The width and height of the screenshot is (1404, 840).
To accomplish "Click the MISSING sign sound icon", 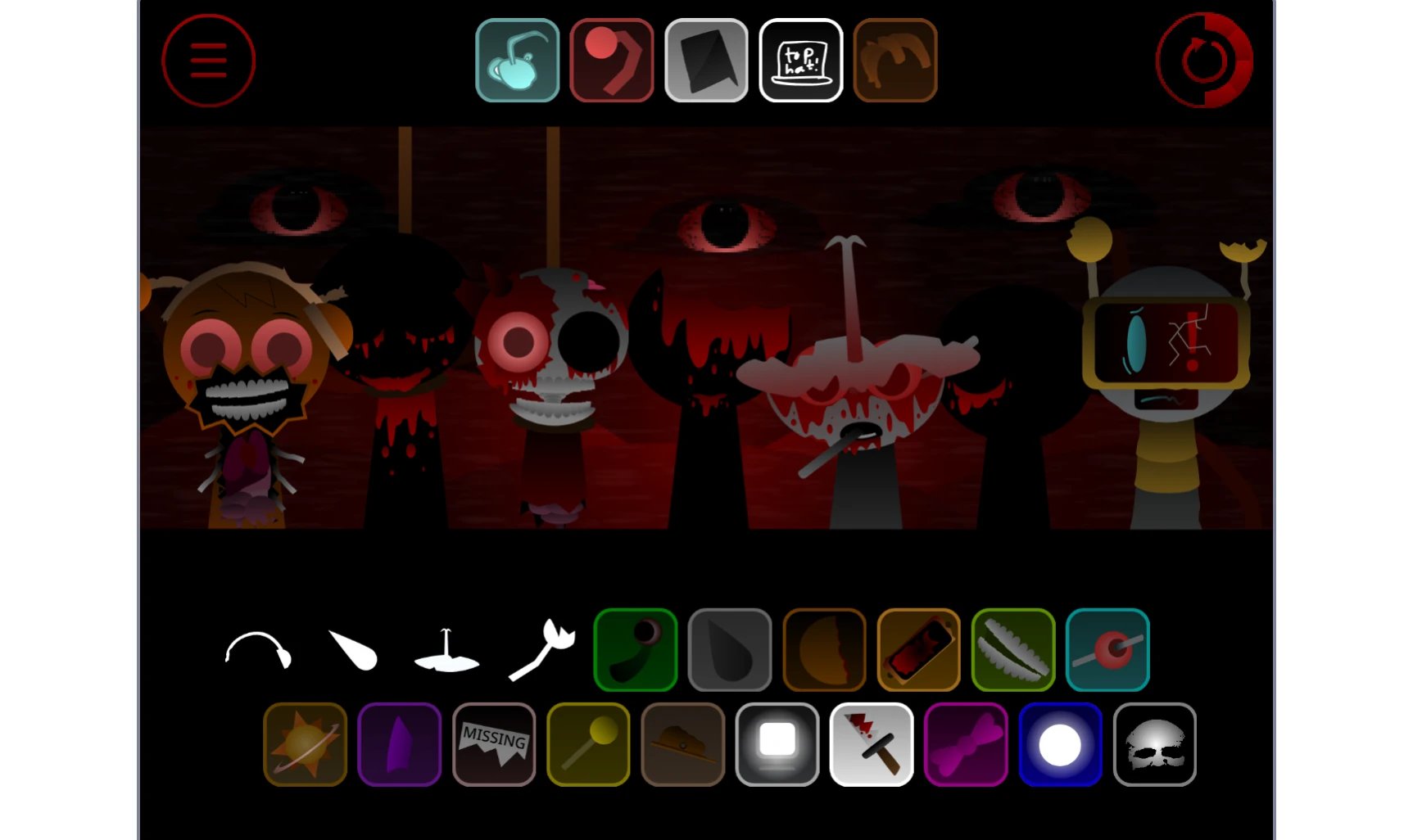I will (493, 744).
